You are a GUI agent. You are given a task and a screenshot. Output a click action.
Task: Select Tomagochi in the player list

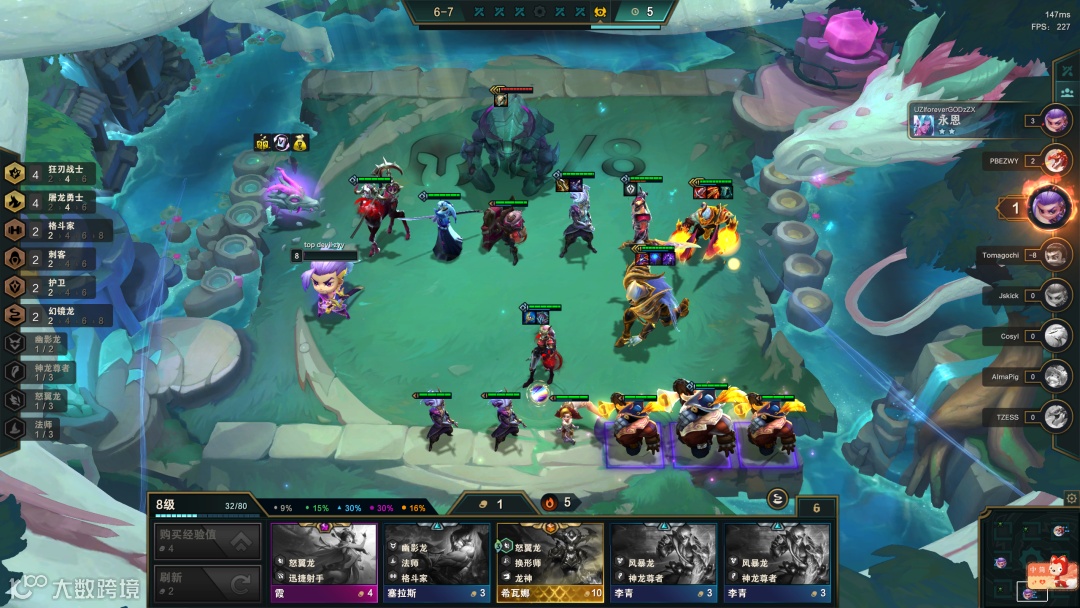(x=1056, y=255)
